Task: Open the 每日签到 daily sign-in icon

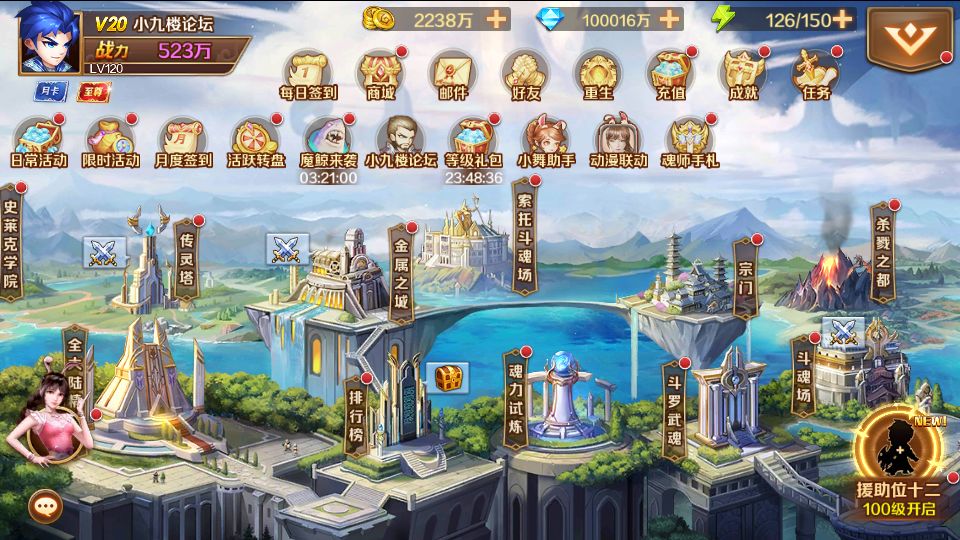Action: pyautogui.click(x=307, y=72)
